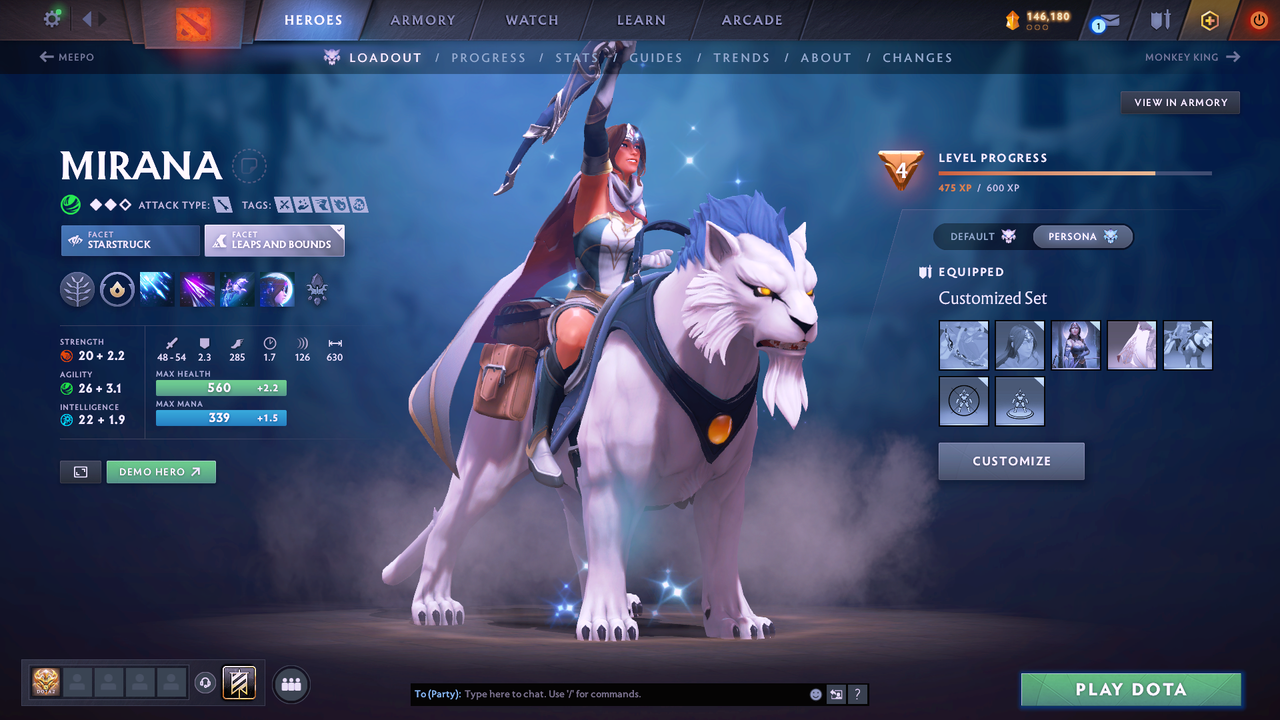Open the Moonlight Shadow ultimate icon
The image size is (1280, 720).
point(276,290)
